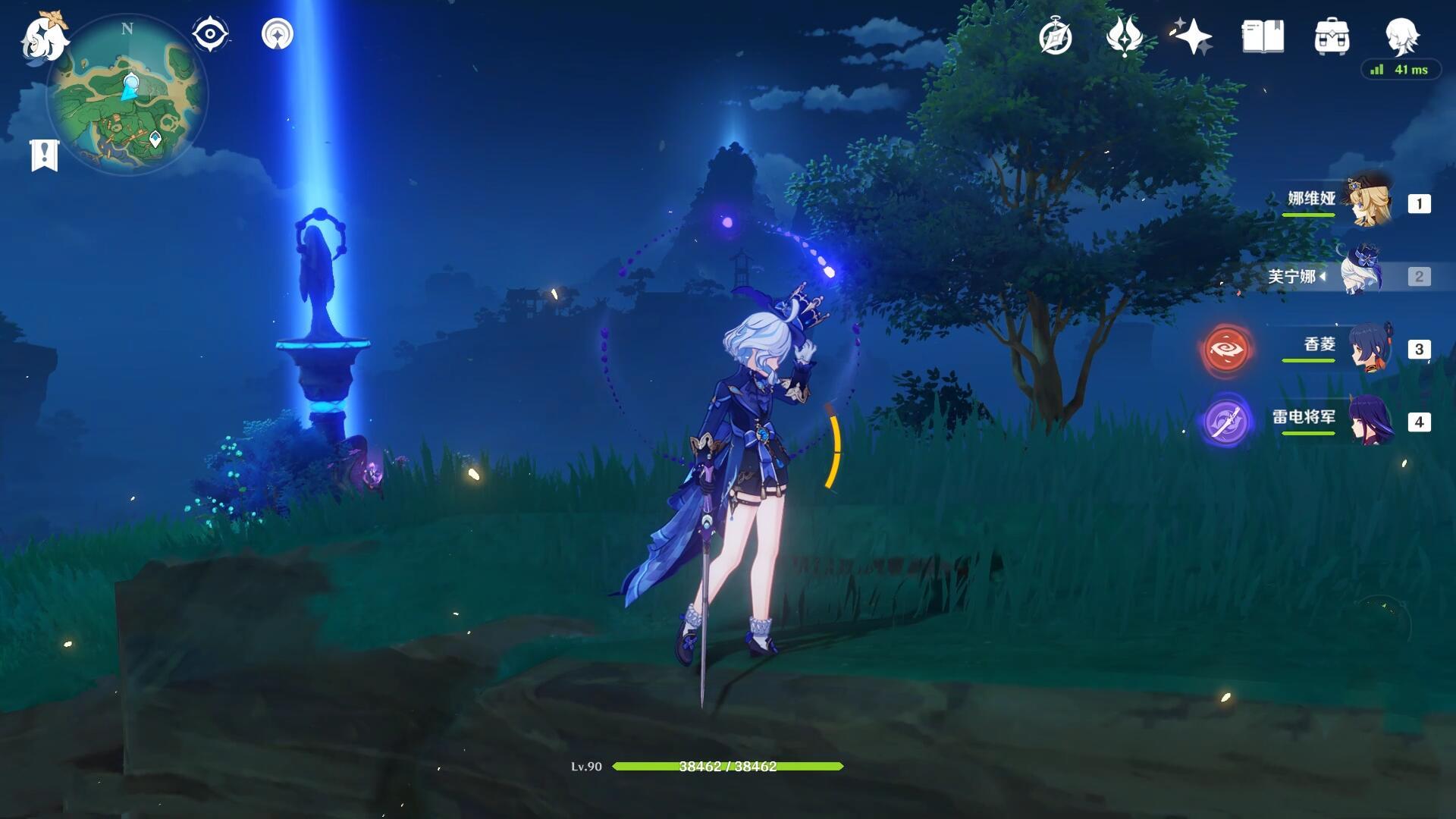
Task: Open the Wish star icon
Action: 1193,36
